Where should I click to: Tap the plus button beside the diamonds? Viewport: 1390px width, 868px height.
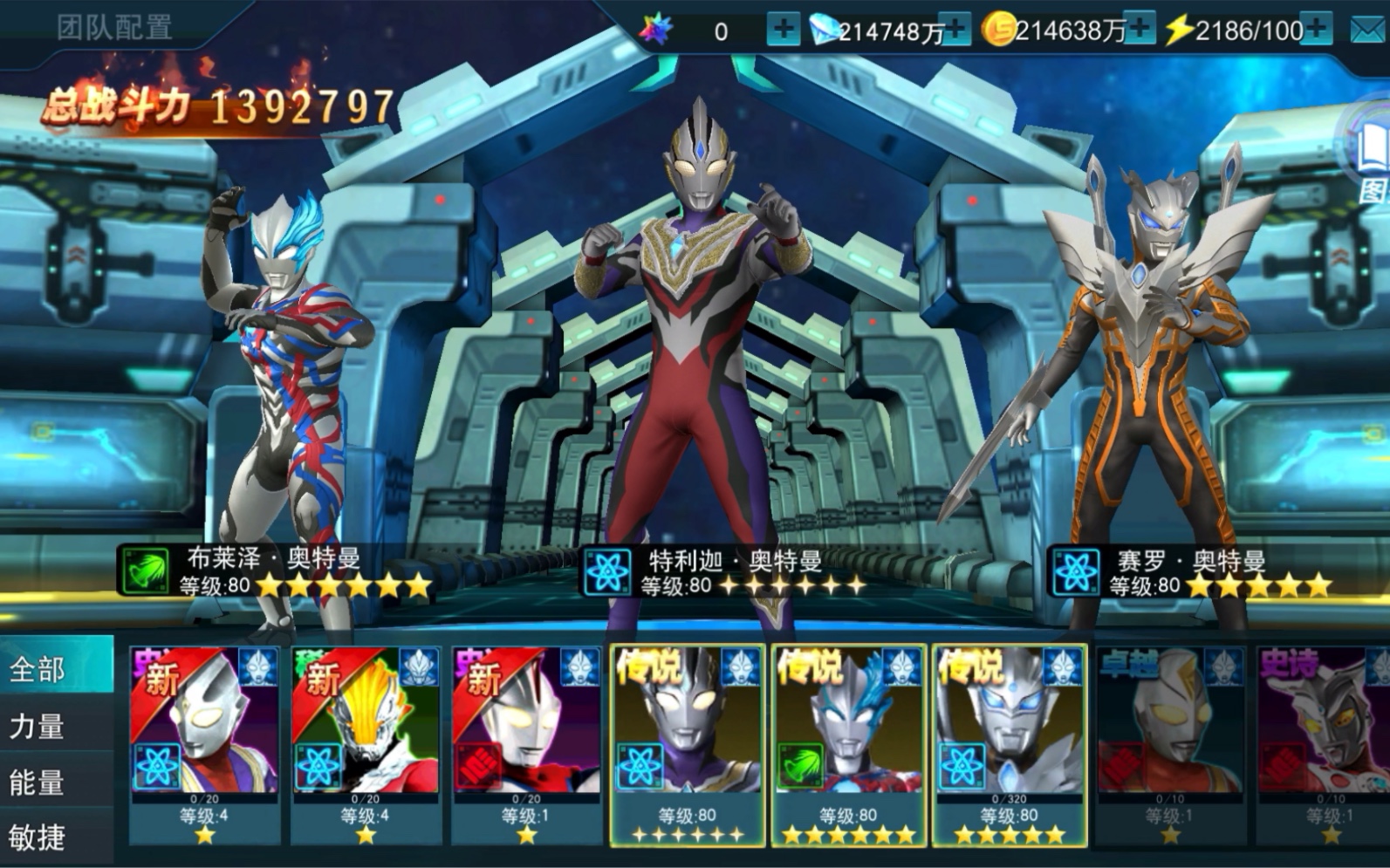[956, 31]
